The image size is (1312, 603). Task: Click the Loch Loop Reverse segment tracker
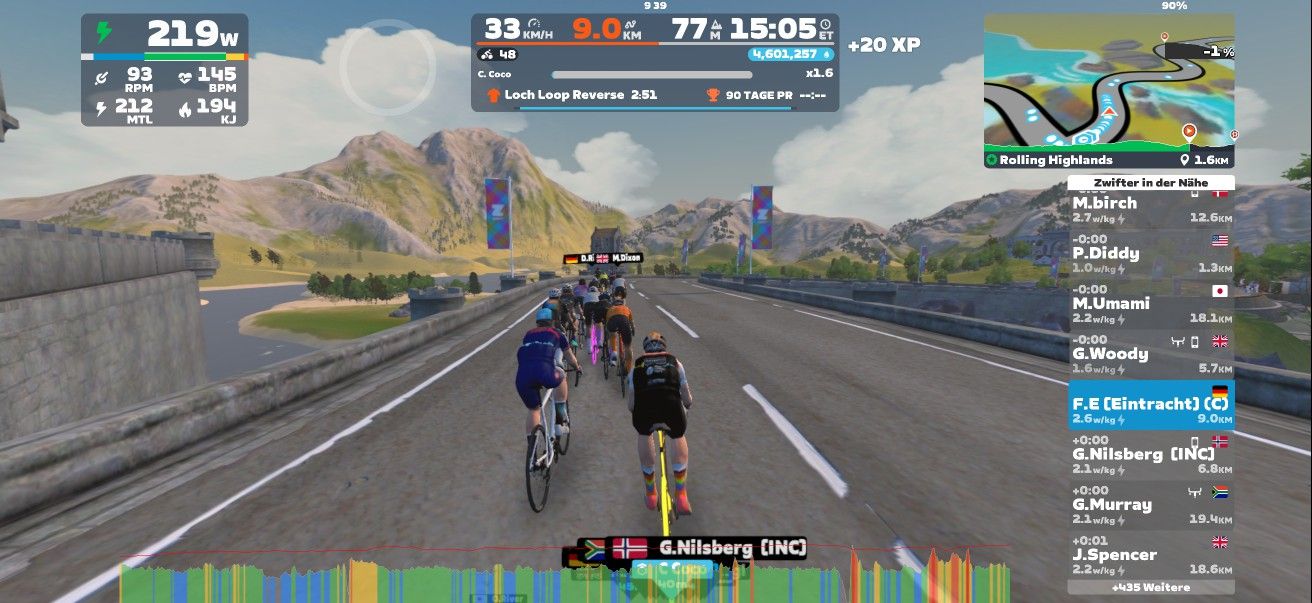(571, 95)
